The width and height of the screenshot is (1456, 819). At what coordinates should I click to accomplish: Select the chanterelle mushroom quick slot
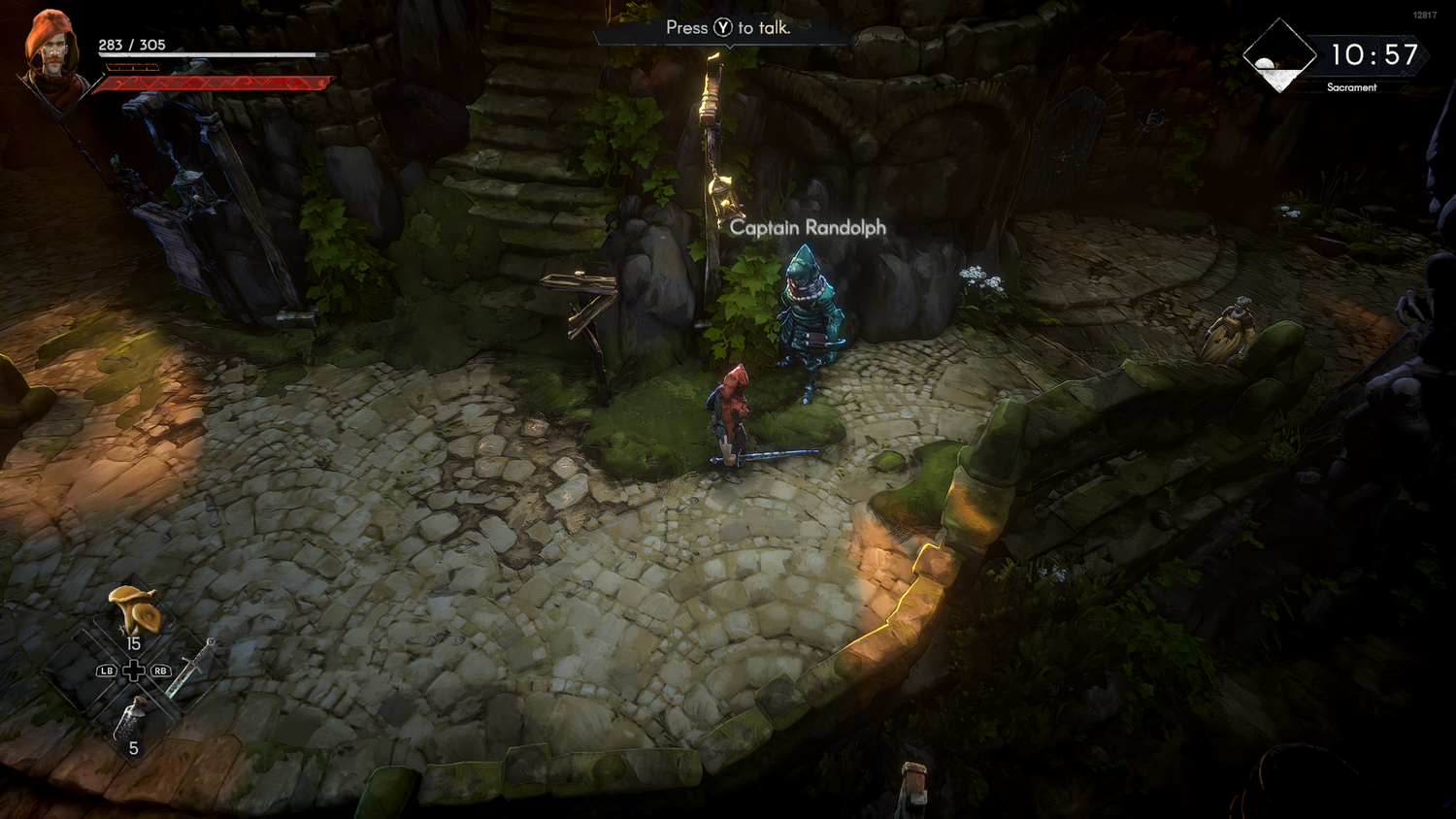point(135,609)
